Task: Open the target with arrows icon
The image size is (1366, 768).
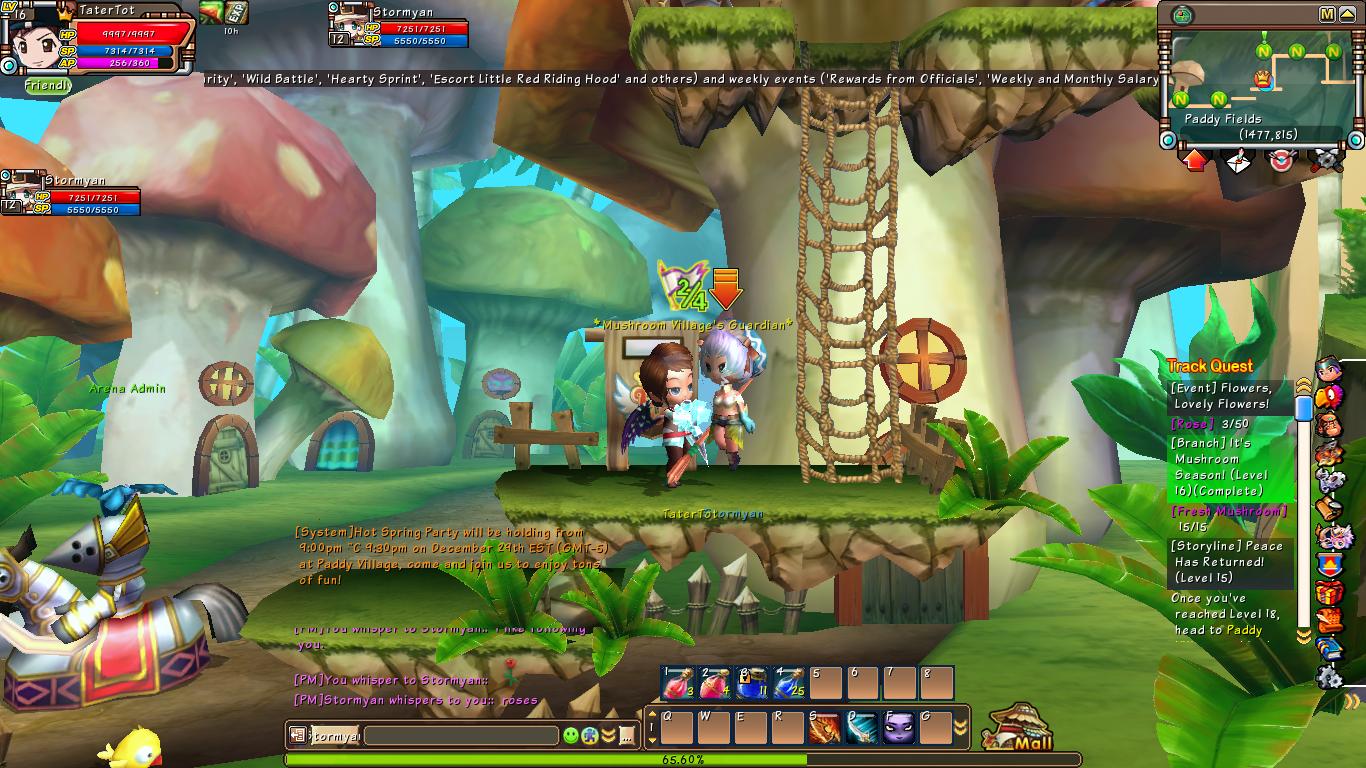Action: click(x=1282, y=160)
